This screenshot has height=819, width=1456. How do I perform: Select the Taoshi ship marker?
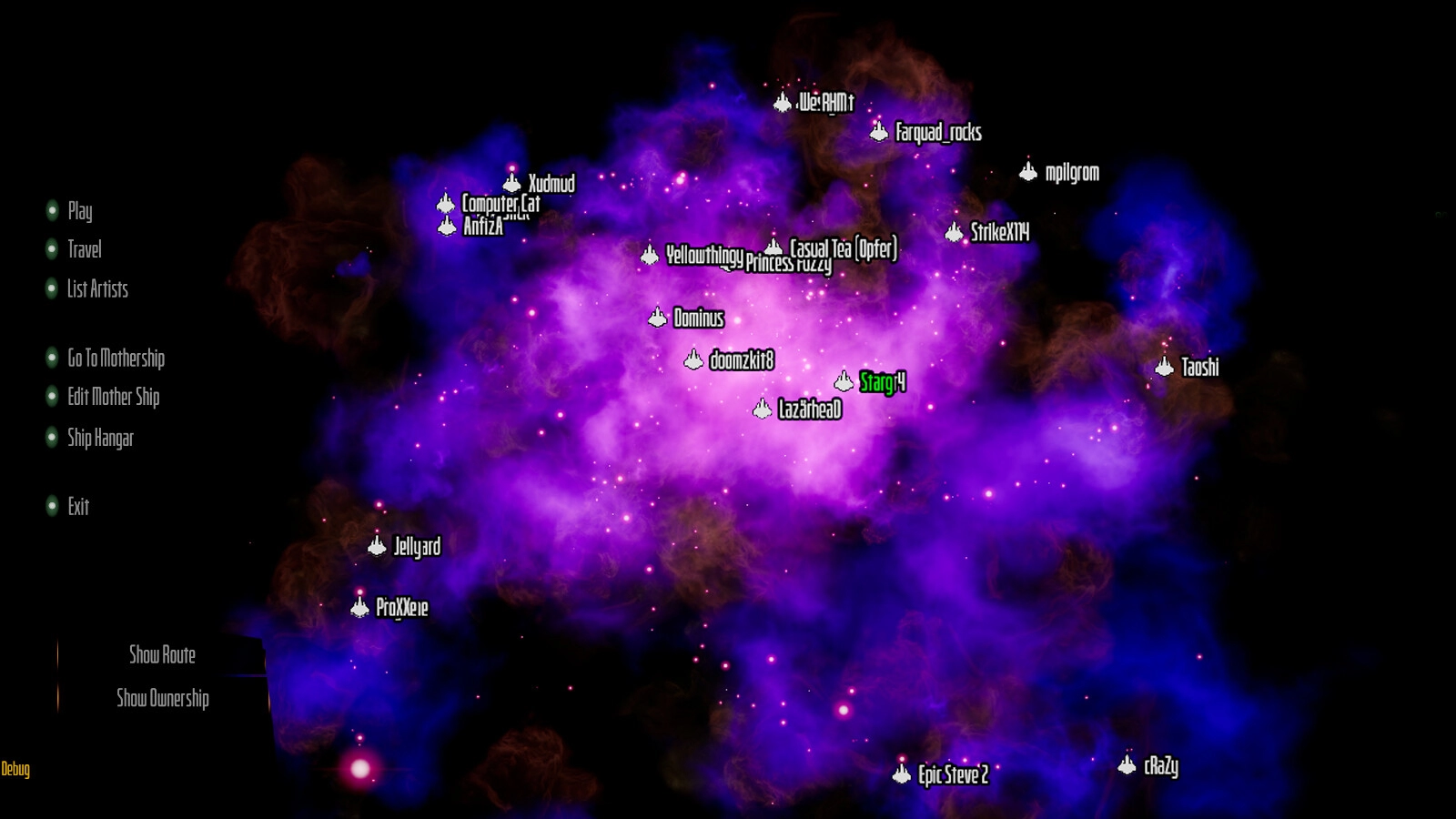1165,367
